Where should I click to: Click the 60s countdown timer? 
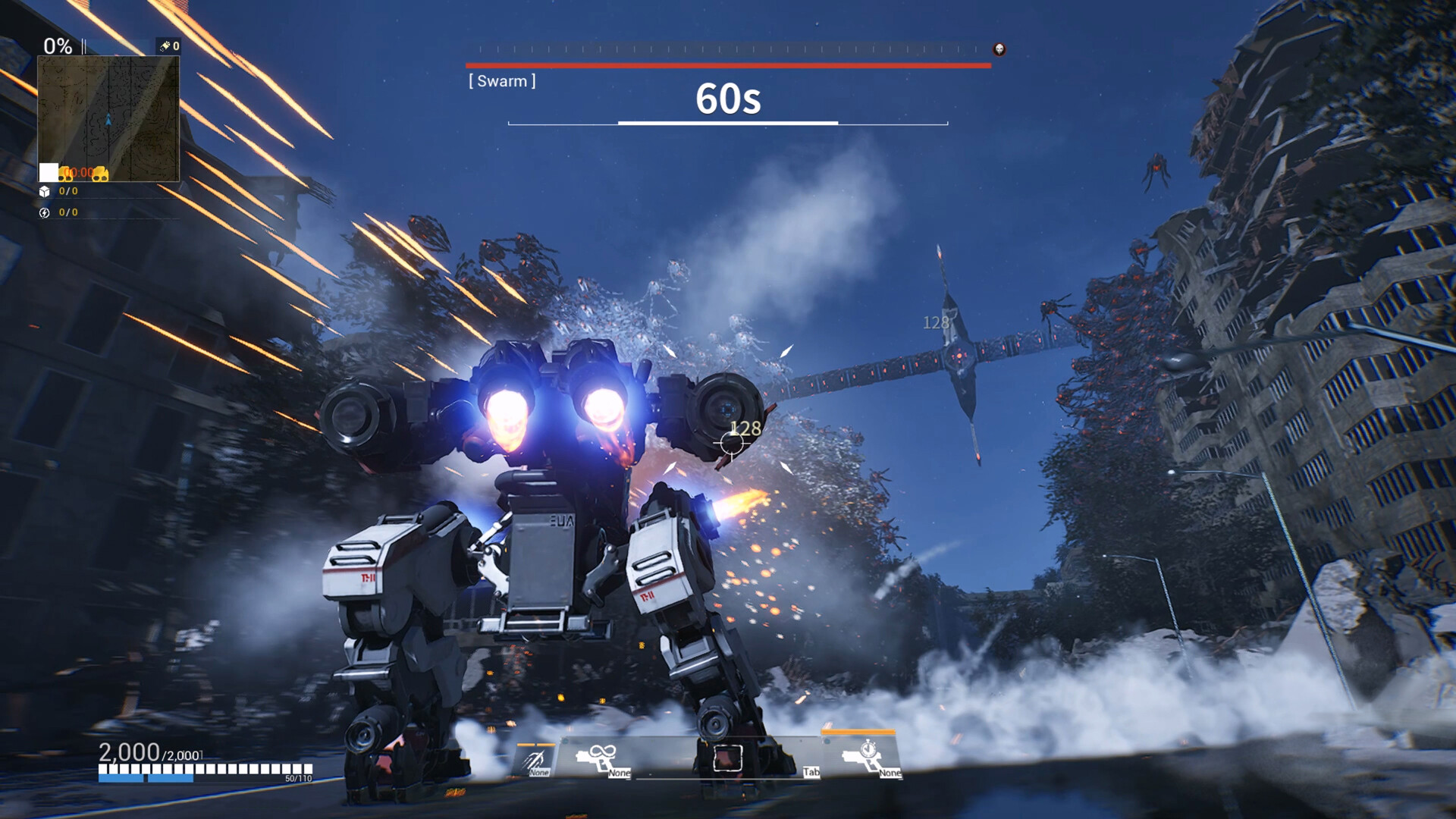pos(729,99)
